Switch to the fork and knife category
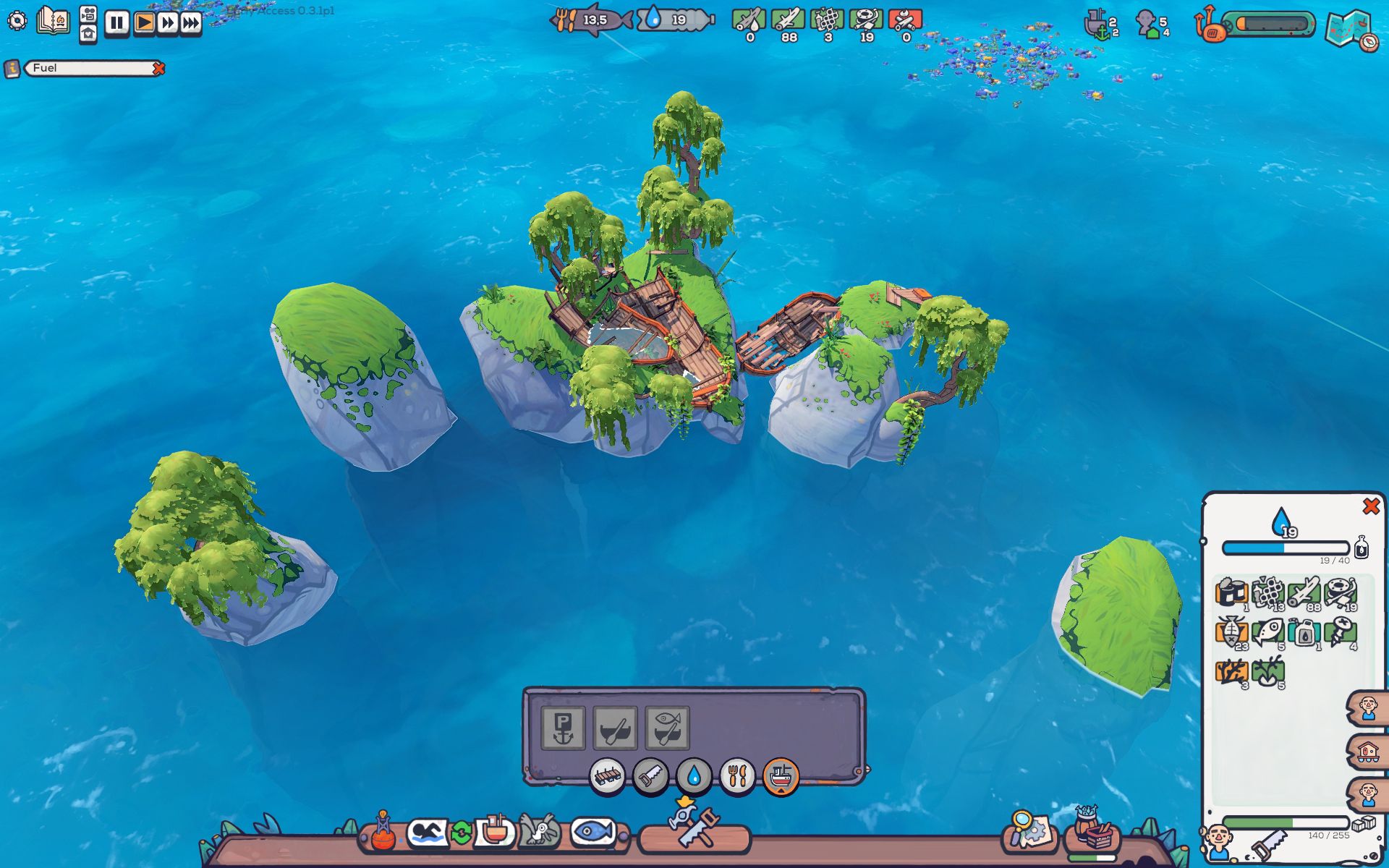The image size is (1389, 868). (737, 777)
